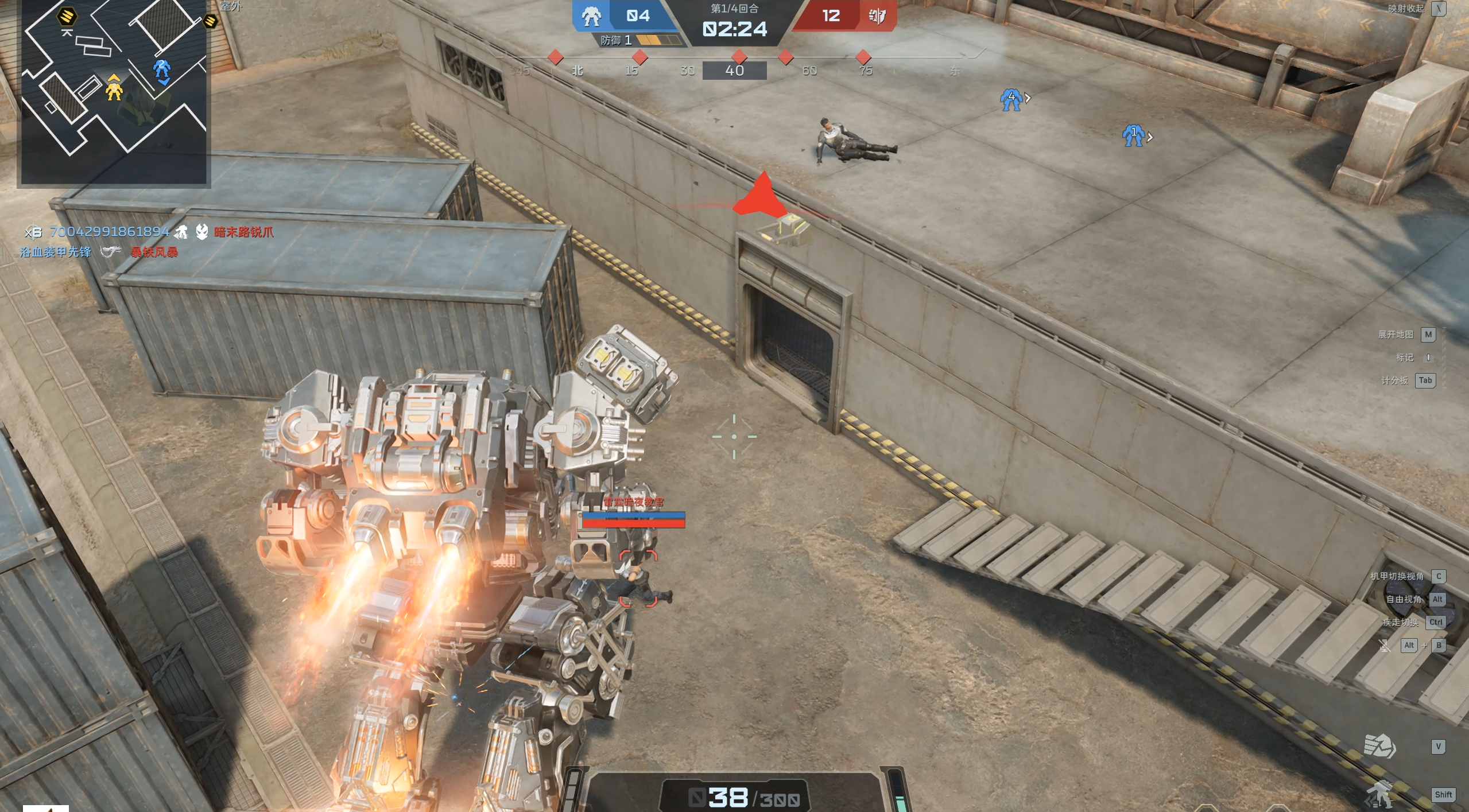The width and height of the screenshot is (1469, 812).
Task: Click the ammo supply marker inside the minimap
Action: point(67,16)
